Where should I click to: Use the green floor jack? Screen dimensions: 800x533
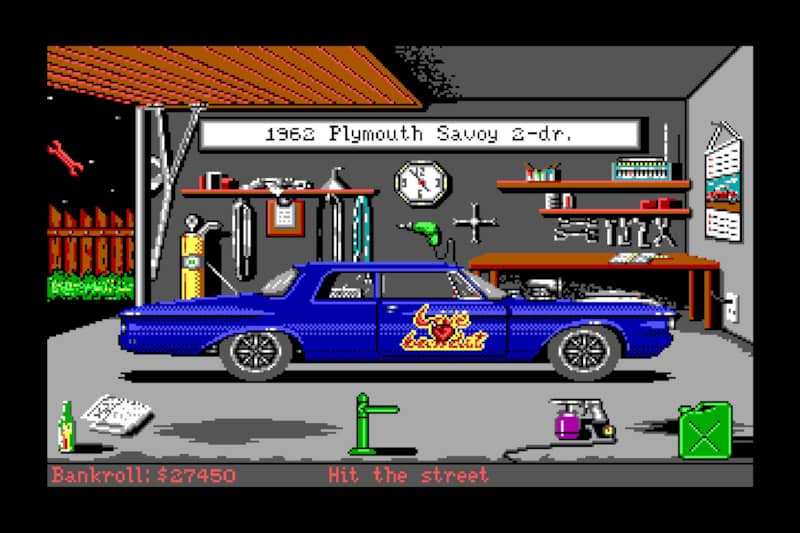point(368,425)
